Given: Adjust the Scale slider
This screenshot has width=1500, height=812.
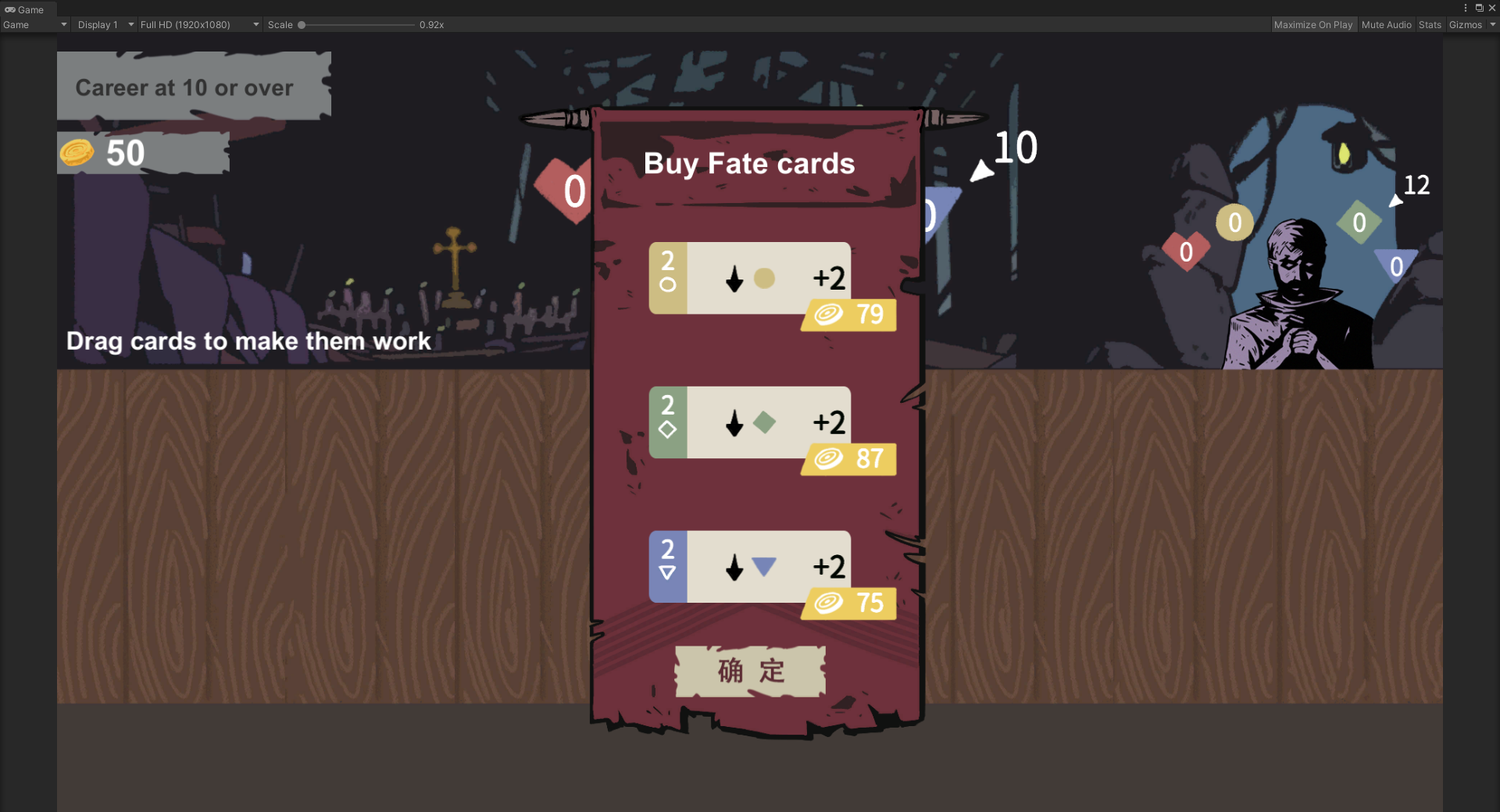Looking at the screenshot, I should [x=303, y=24].
